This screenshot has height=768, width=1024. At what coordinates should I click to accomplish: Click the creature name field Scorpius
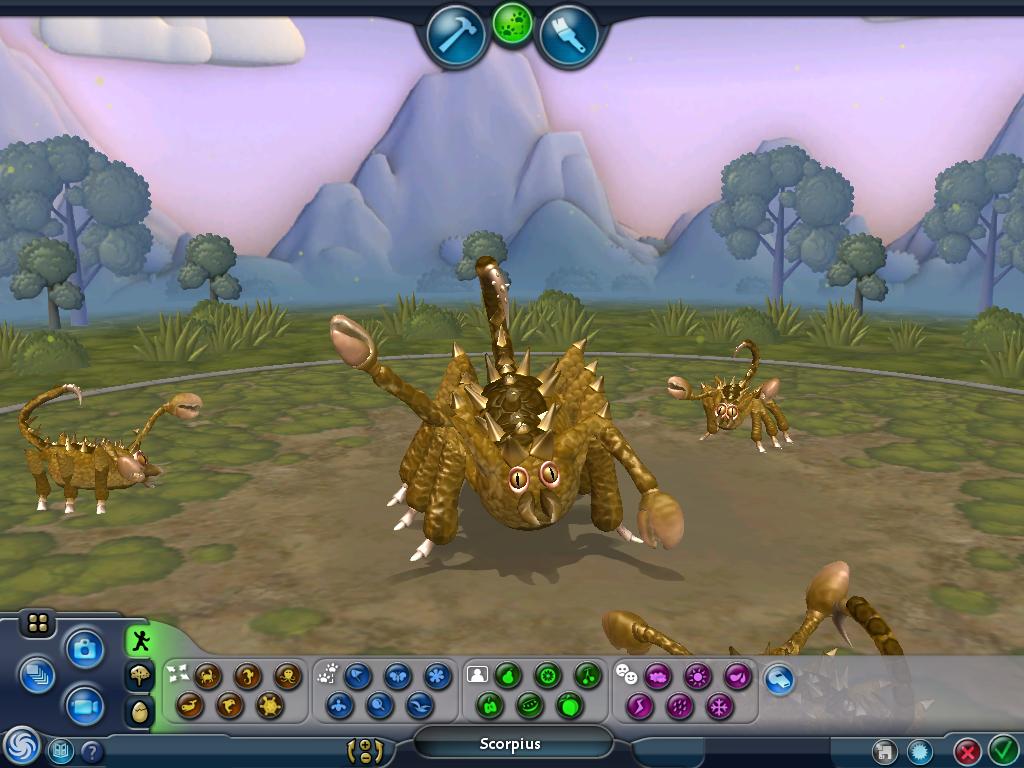(511, 743)
